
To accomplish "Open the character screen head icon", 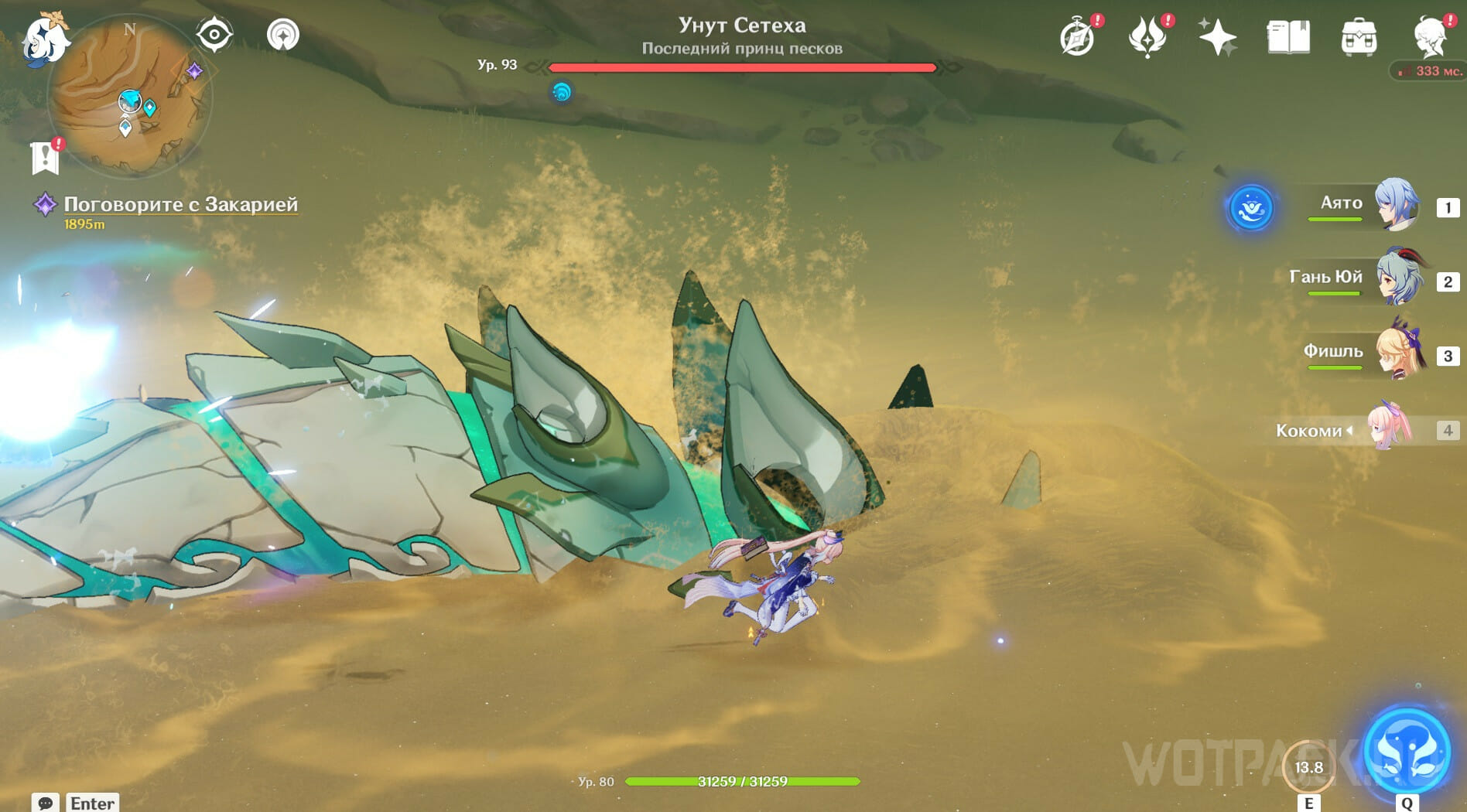I will click(1429, 37).
